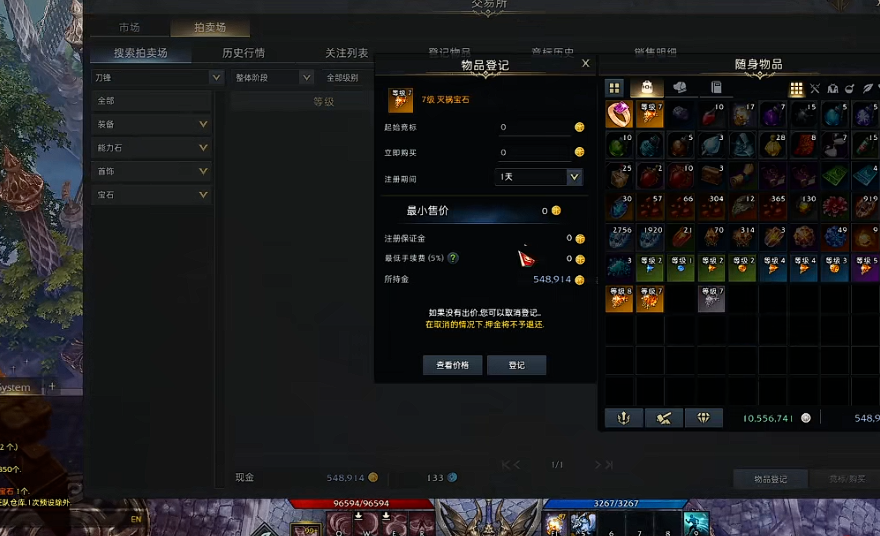Click the 物品登记 button at bottom right
Screen dimensions: 880x536
click(x=770, y=479)
